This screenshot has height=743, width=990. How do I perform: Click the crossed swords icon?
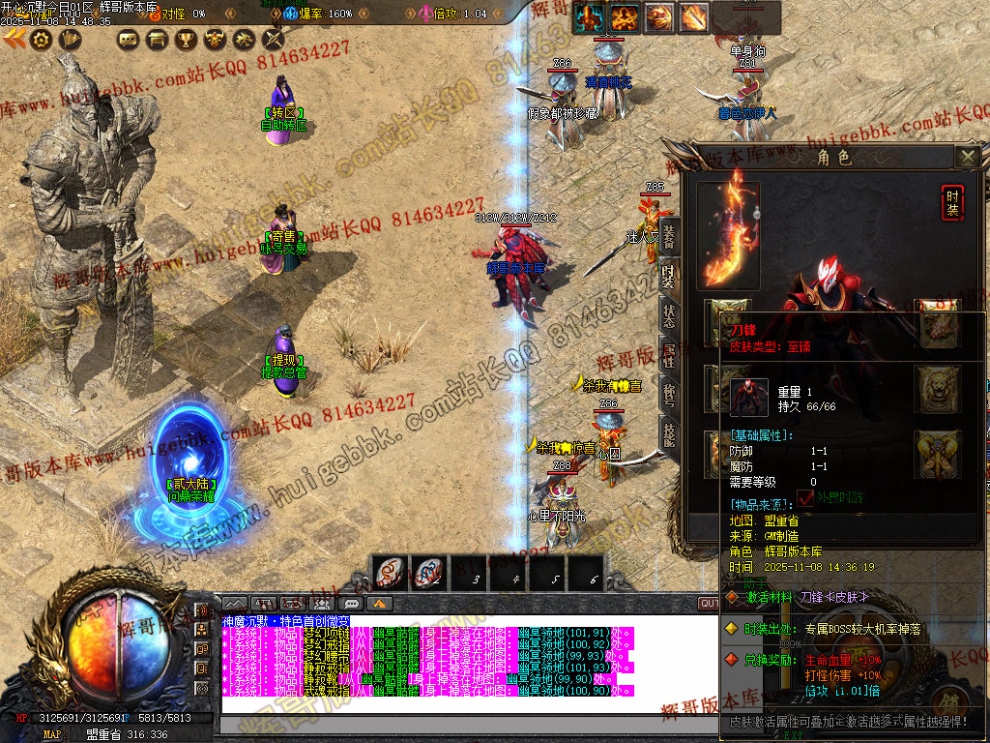coord(273,39)
